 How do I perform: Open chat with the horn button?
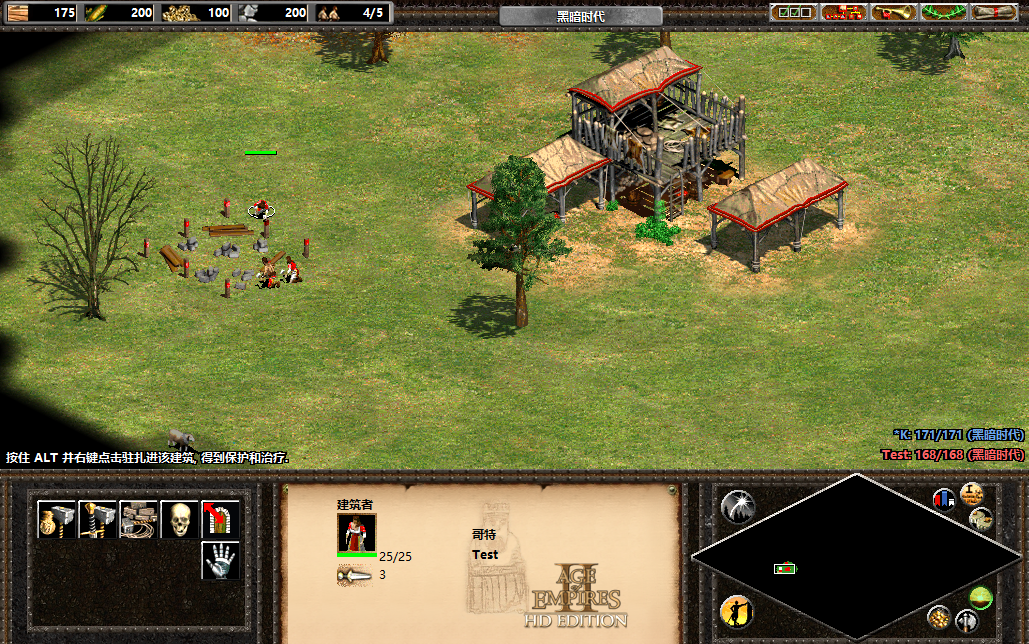pos(893,12)
